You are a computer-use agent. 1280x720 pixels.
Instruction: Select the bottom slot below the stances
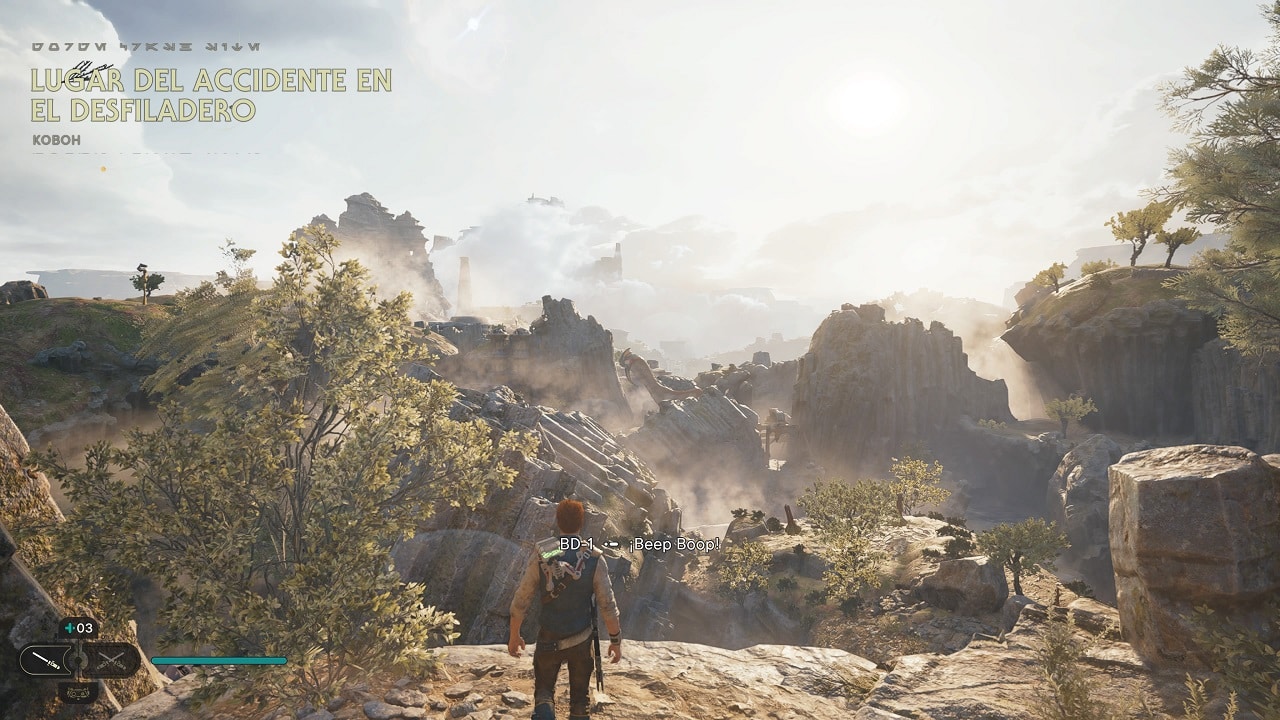click(x=78, y=689)
